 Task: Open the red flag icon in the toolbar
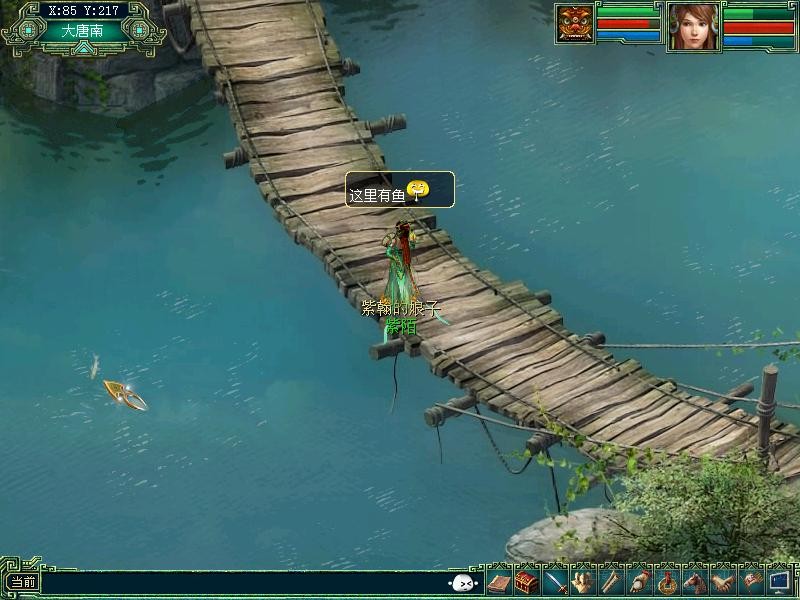click(750, 581)
